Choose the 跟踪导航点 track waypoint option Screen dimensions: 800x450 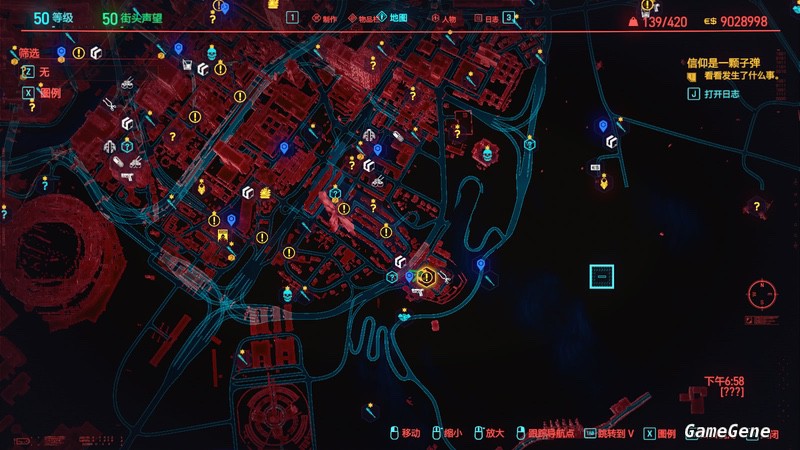point(547,433)
